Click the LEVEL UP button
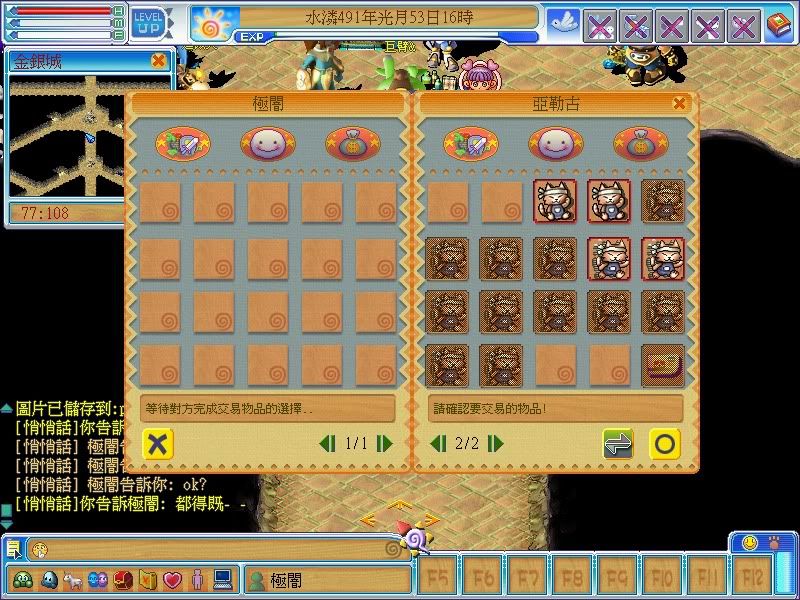The width and height of the screenshot is (800, 600). coord(147,22)
